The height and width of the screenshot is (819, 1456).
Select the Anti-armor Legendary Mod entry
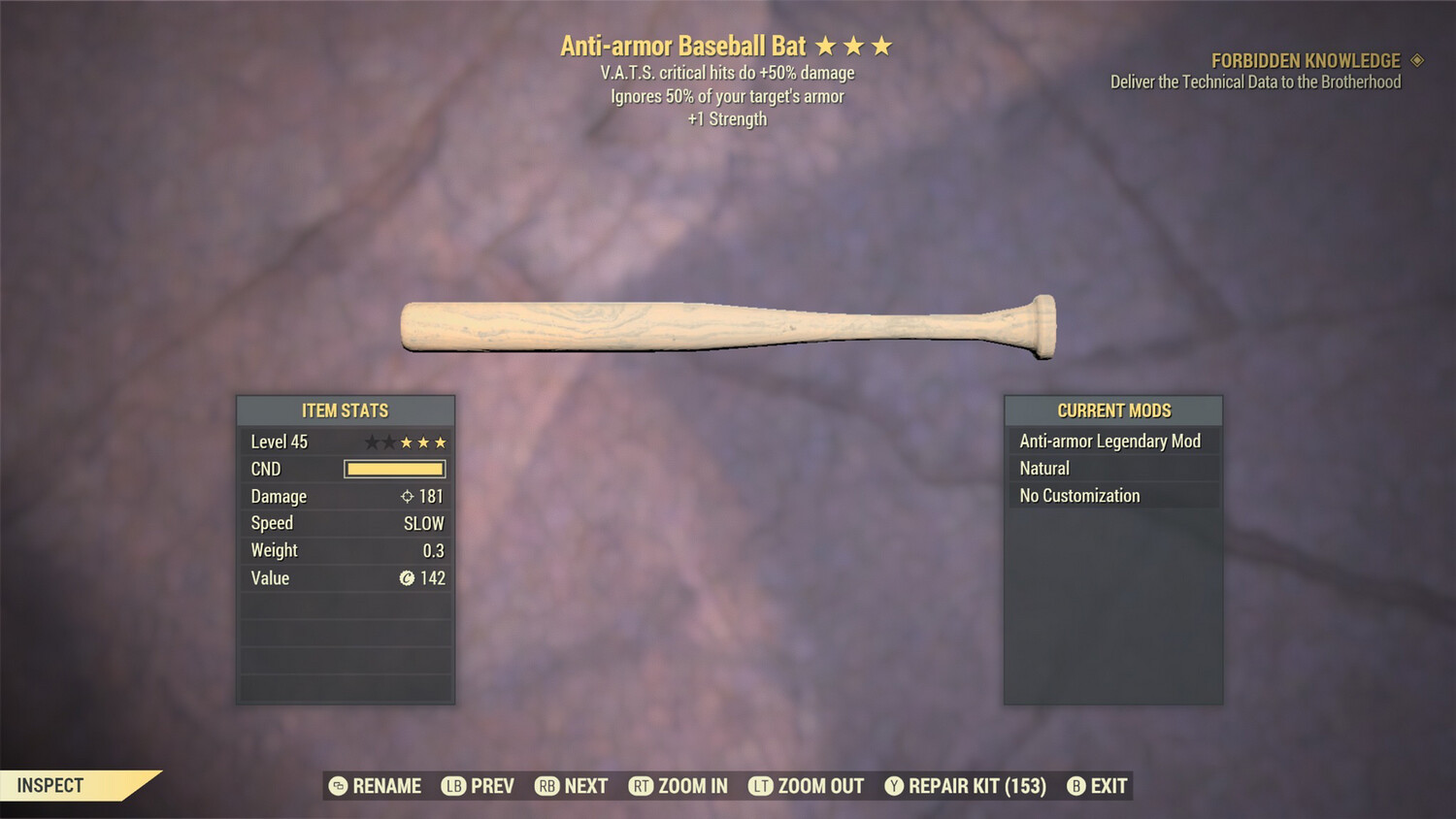(x=1109, y=441)
